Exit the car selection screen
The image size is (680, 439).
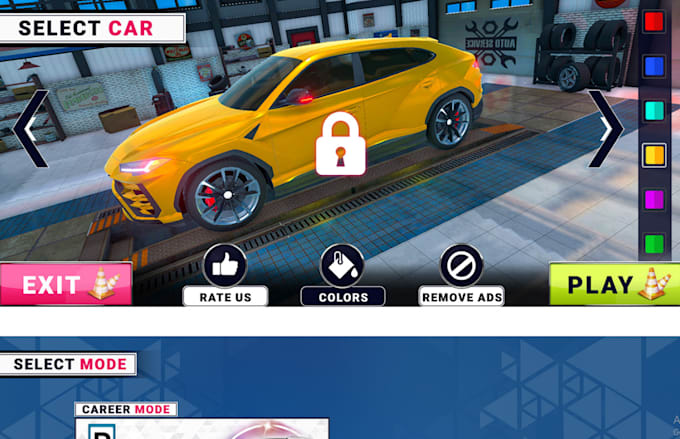(x=65, y=284)
